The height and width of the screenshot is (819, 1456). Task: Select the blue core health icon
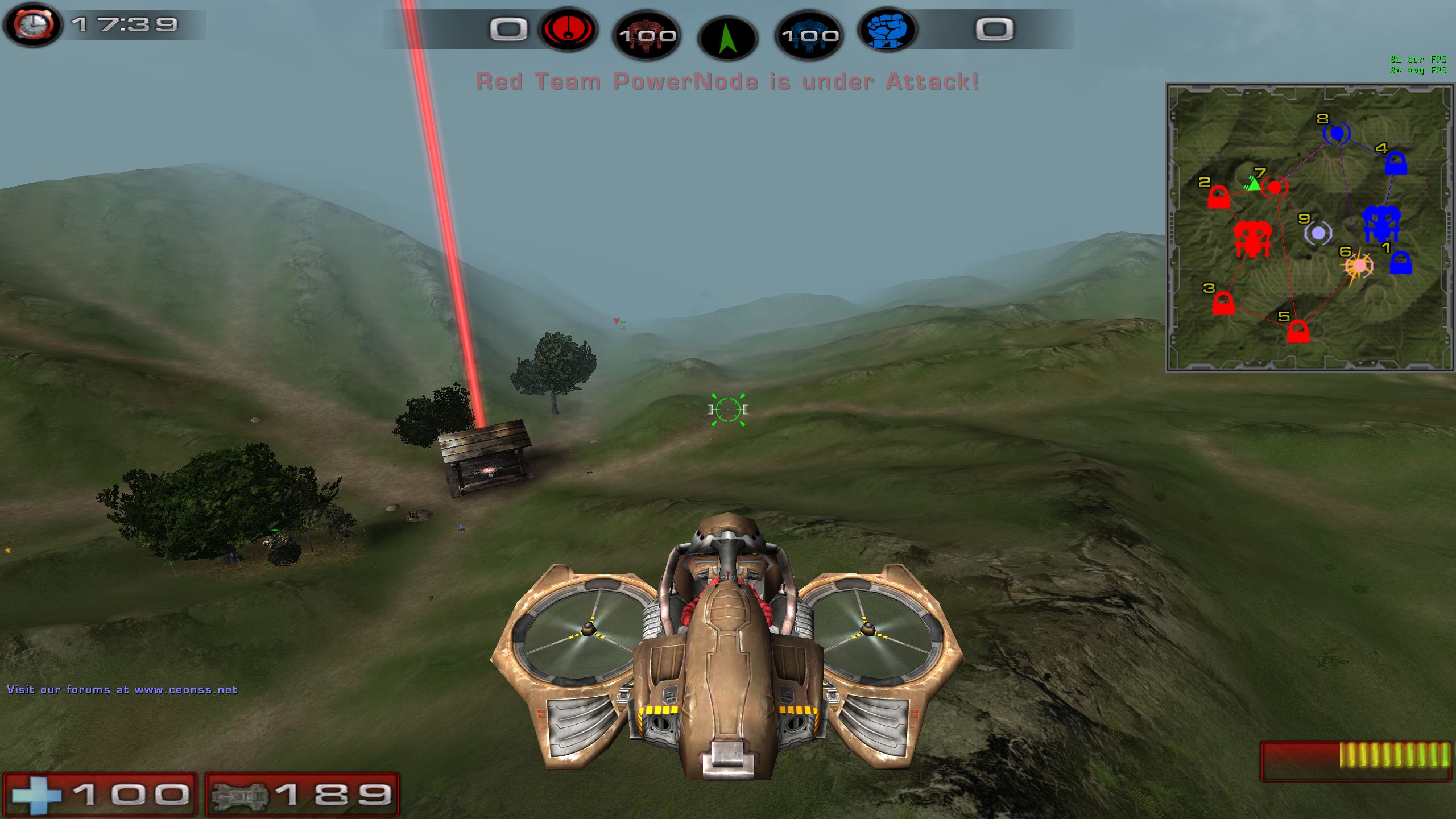(809, 35)
